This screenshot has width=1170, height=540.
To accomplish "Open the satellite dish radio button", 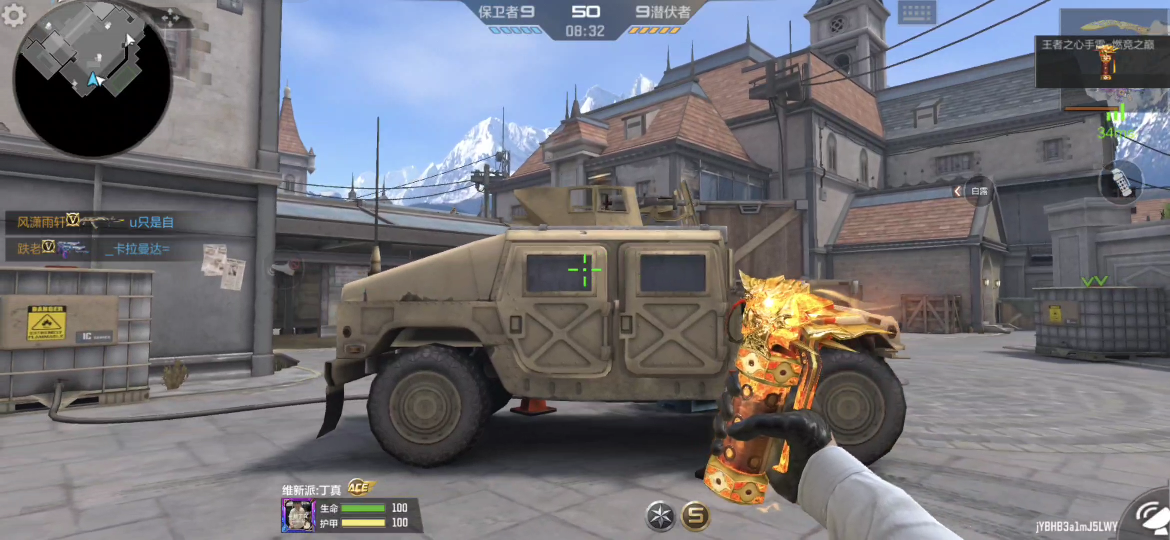I will (x=1148, y=518).
